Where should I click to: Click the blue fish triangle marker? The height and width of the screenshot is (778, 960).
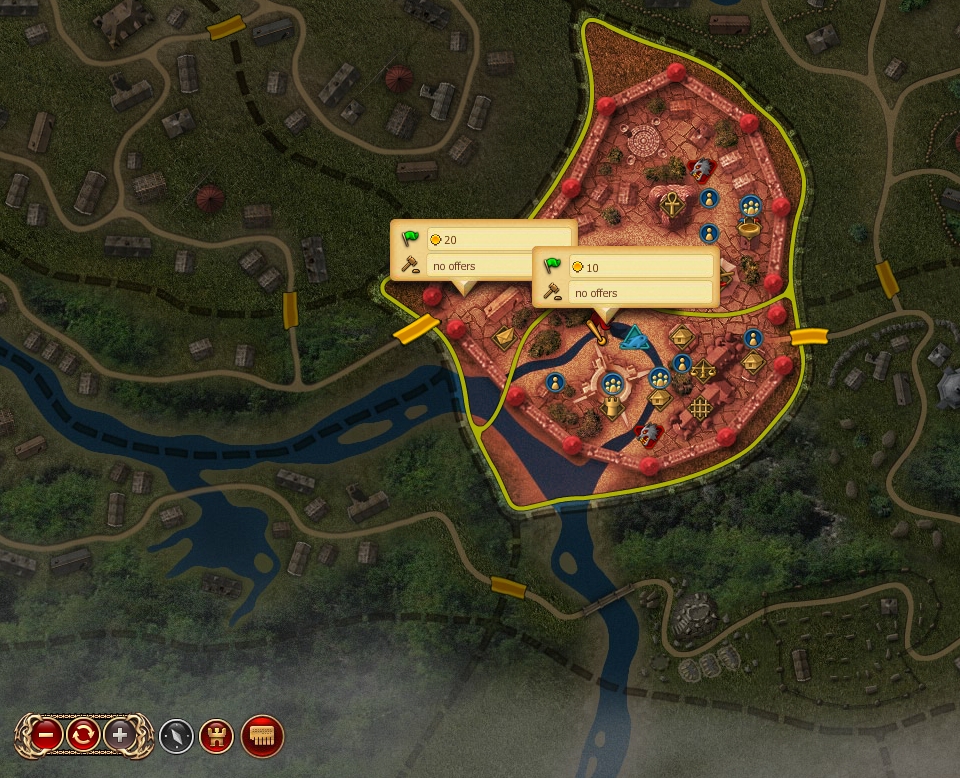[635, 340]
